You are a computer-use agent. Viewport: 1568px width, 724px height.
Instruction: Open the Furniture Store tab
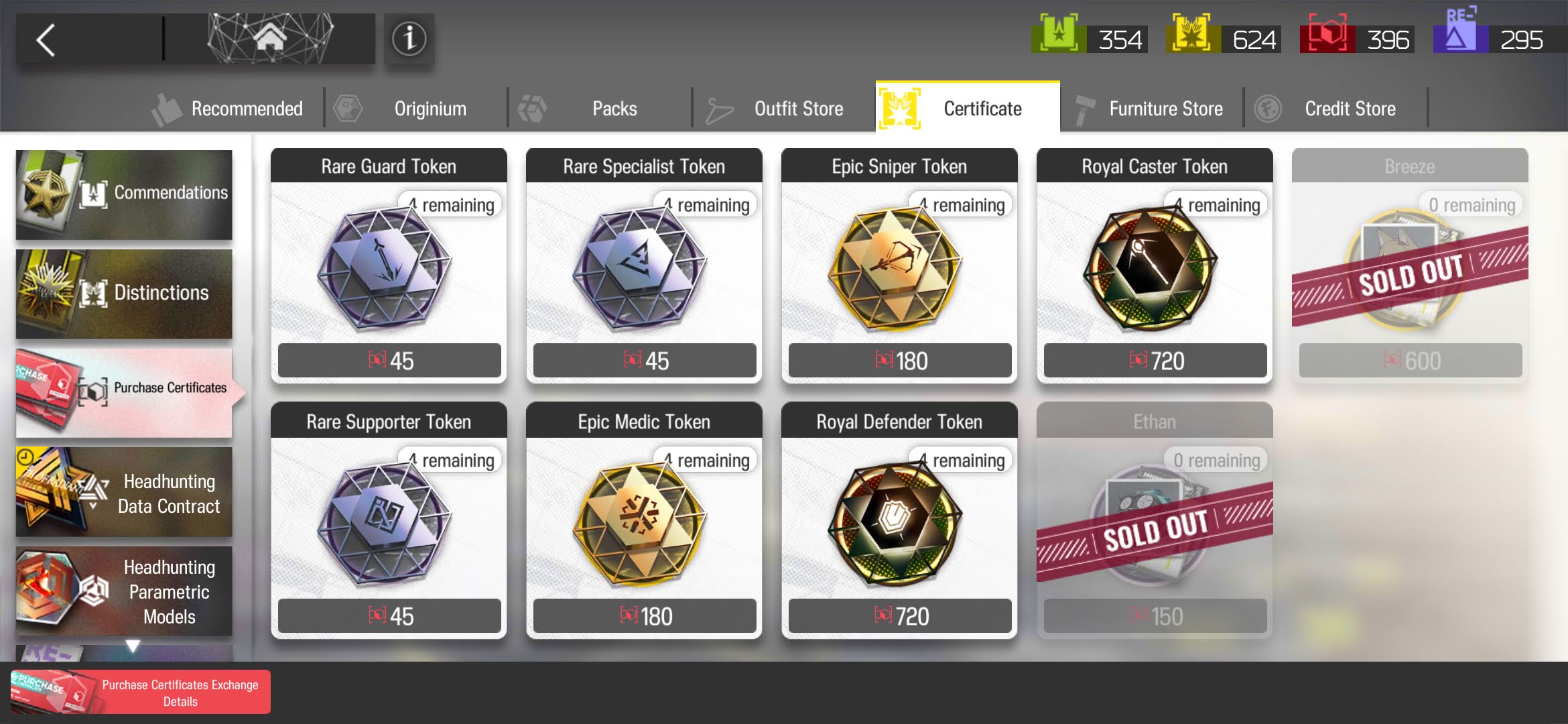tap(1153, 109)
